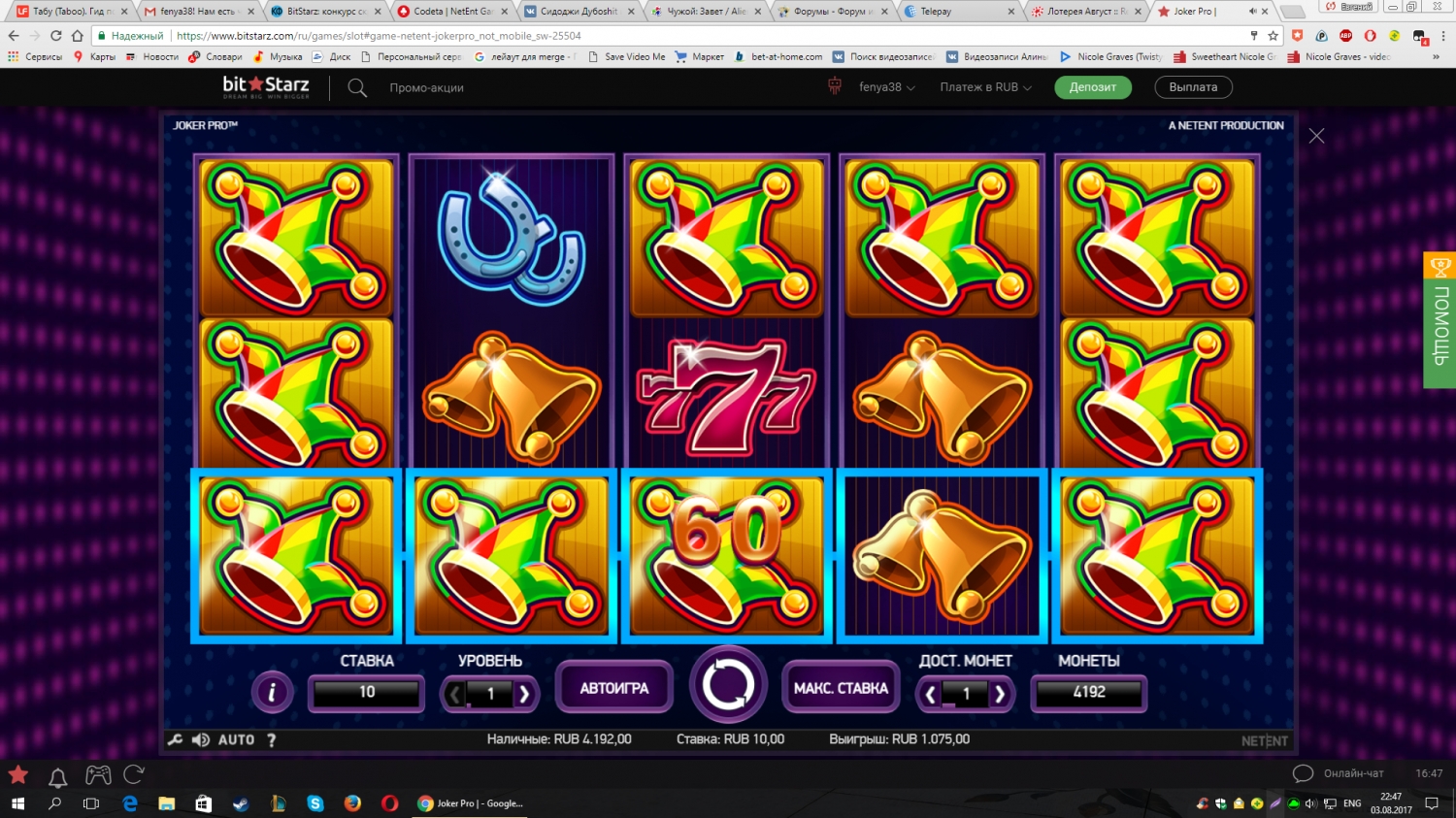
Task: Toggle AUTO mode in the game footer
Action: tap(235, 738)
